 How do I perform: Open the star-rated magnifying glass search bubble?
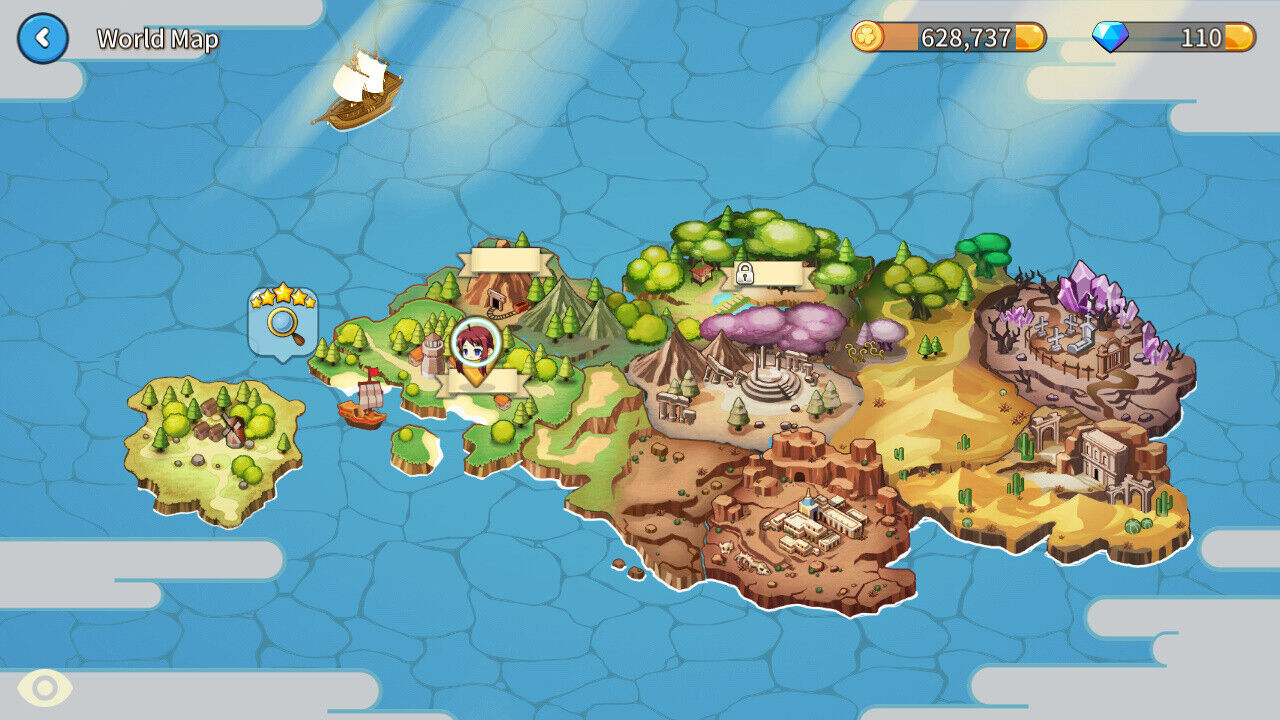click(283, 320)
